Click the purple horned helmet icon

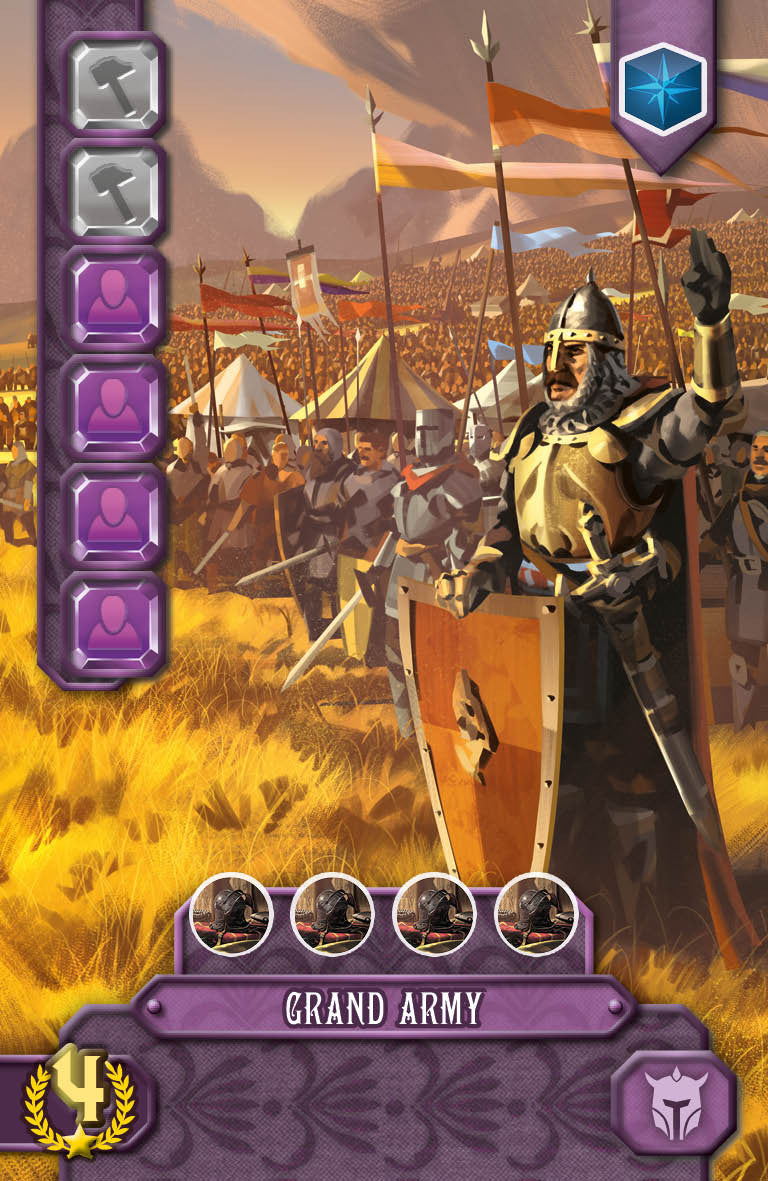pos(673,1106)
